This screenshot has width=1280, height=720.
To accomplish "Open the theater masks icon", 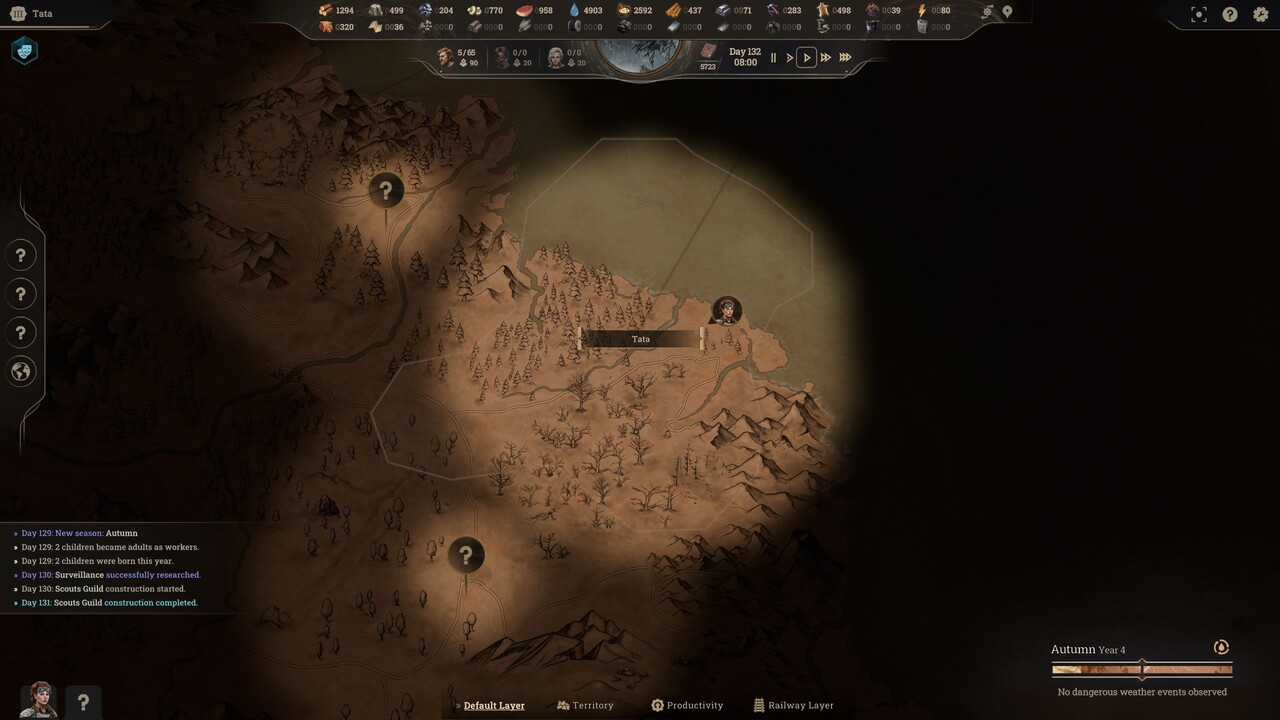I will (x=24, y=50).
